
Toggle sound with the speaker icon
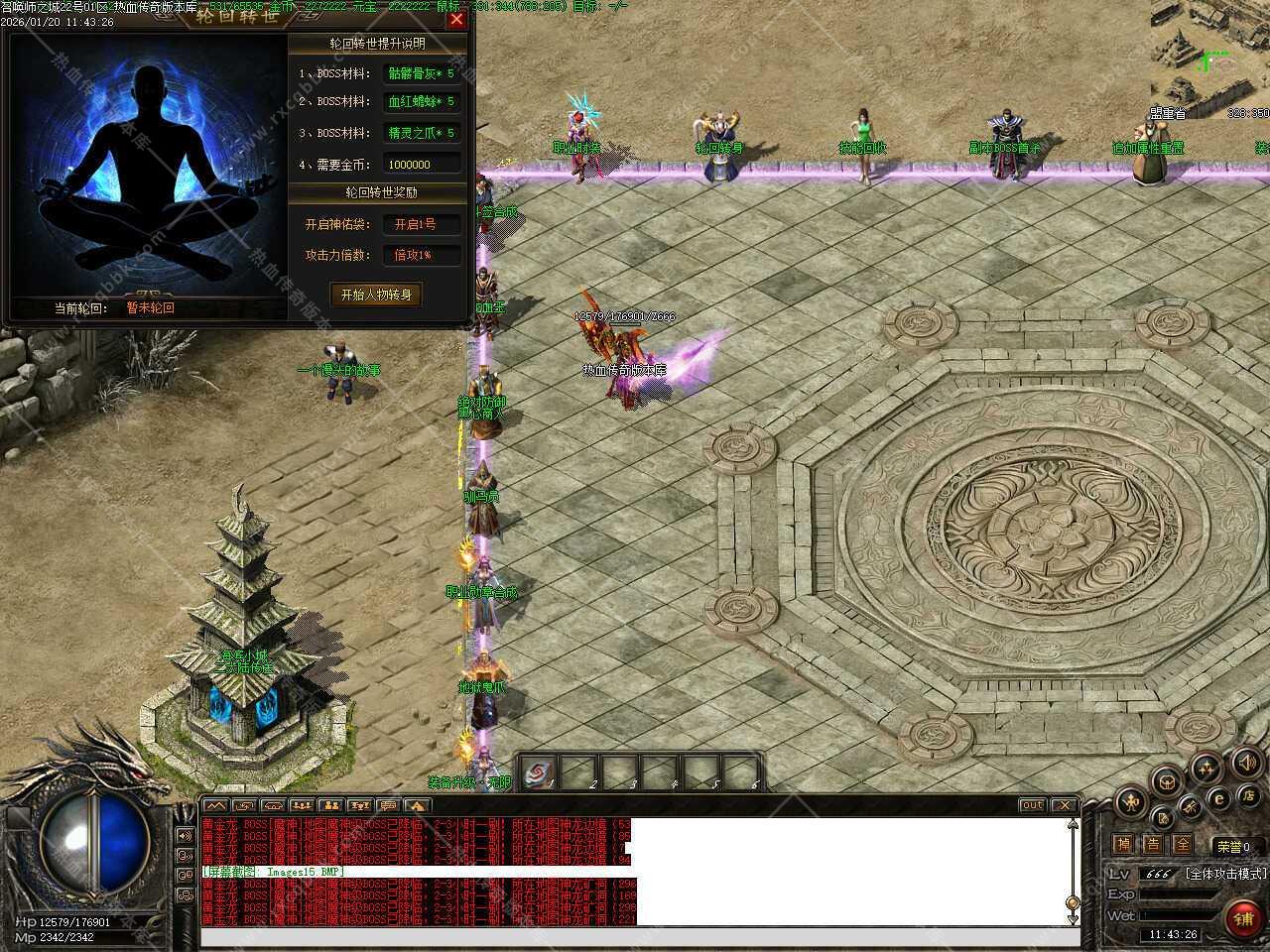pos(1246,762)
